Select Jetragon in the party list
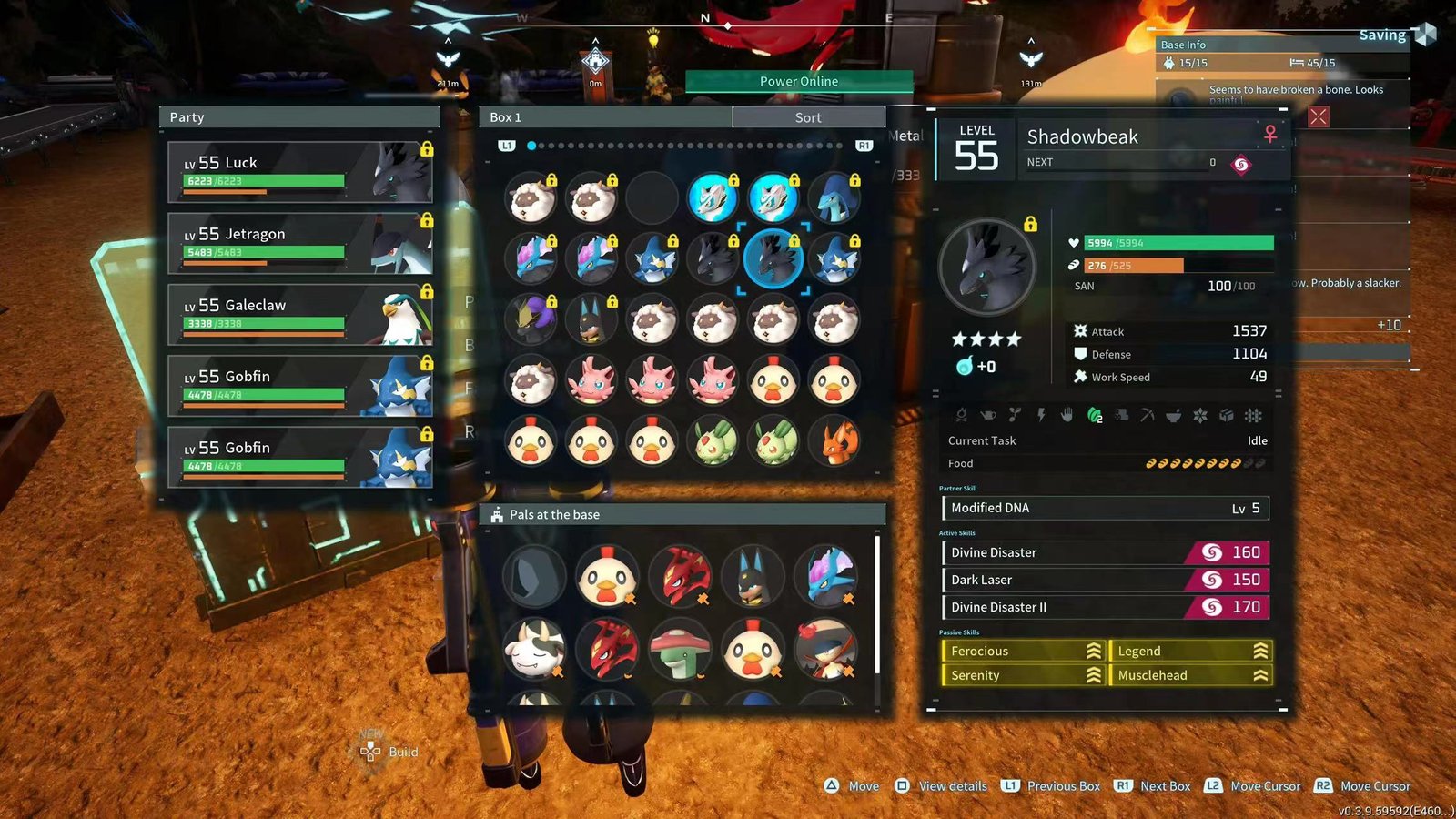 299,243
